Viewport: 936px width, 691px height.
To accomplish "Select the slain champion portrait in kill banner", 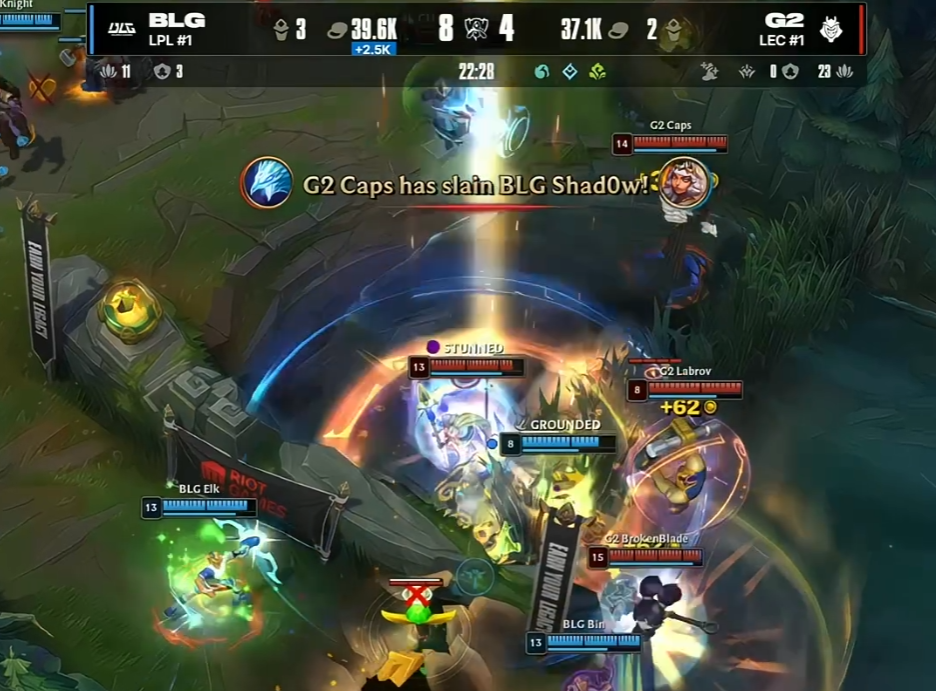I will [x=686, y=182].
